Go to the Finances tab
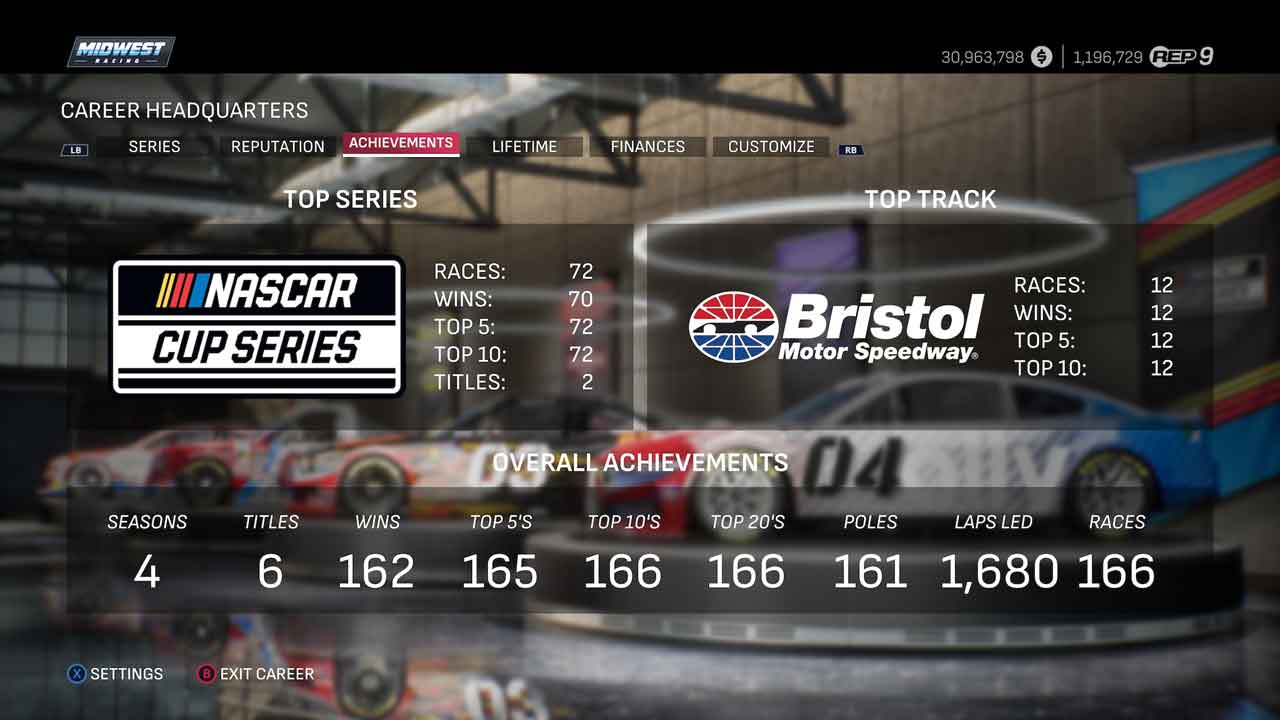Viewport: 1280px width, 720px height. point(647,146)
